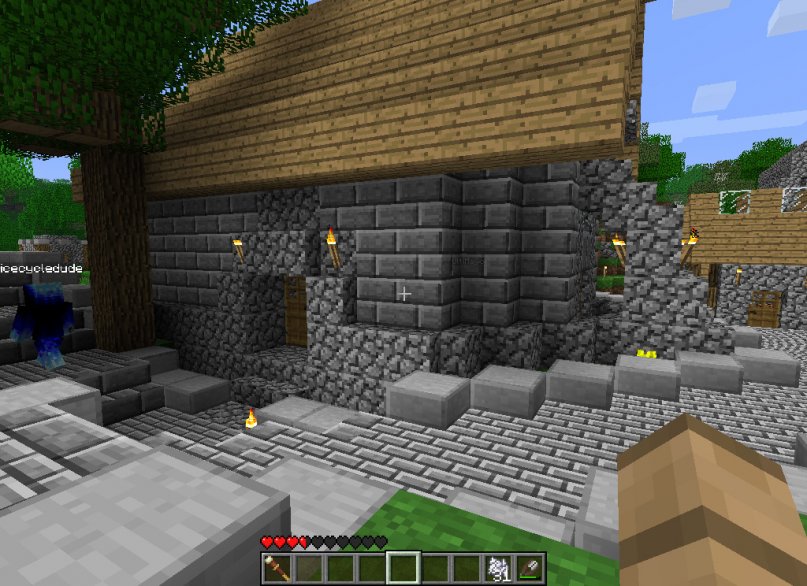Click the highlighted empty hotbar slot
Viewport: 807px width, 586px height.
click(x=404, y=568)
